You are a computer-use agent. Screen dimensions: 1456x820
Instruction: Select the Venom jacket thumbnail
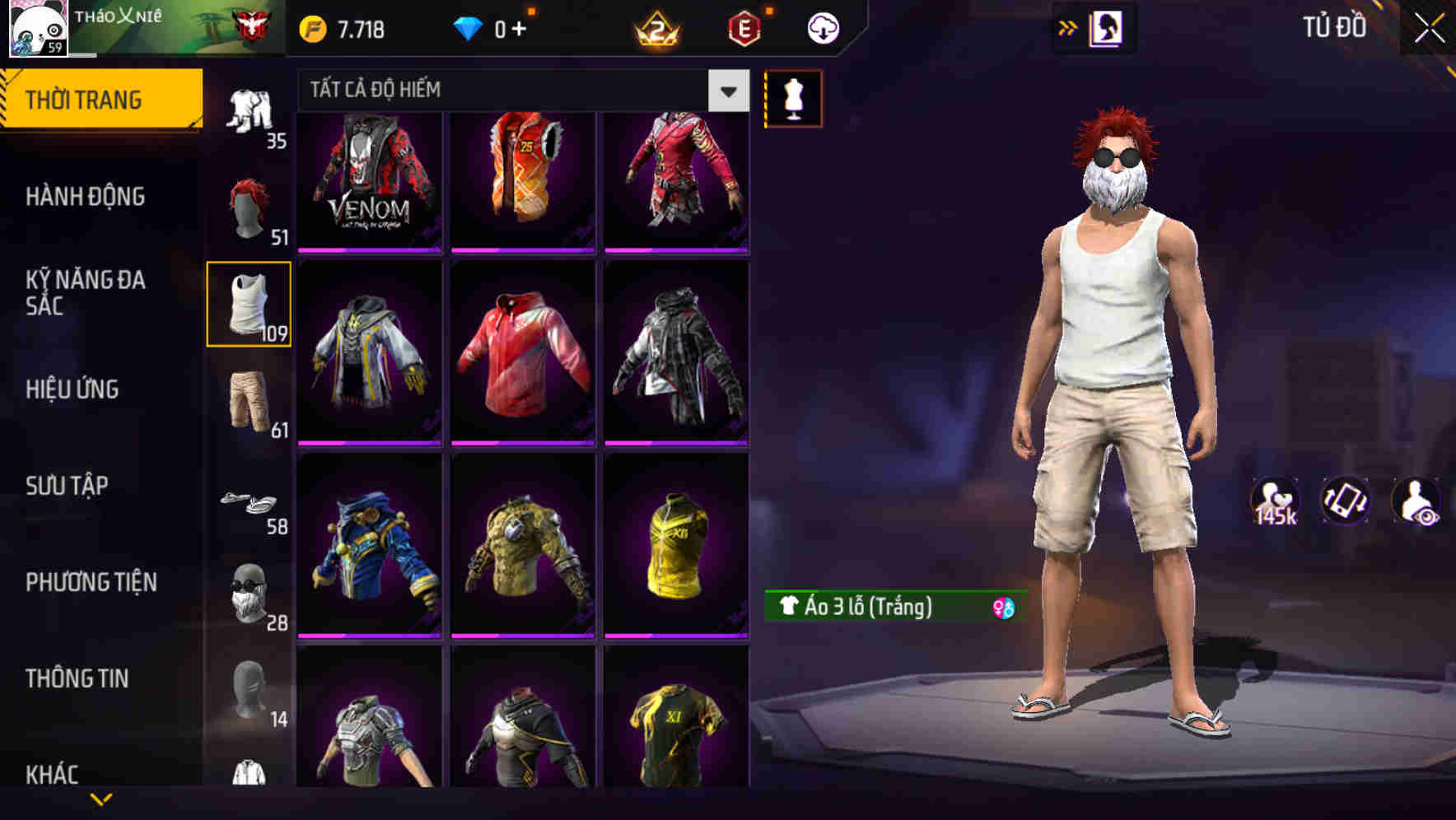(x=371, y=179)
